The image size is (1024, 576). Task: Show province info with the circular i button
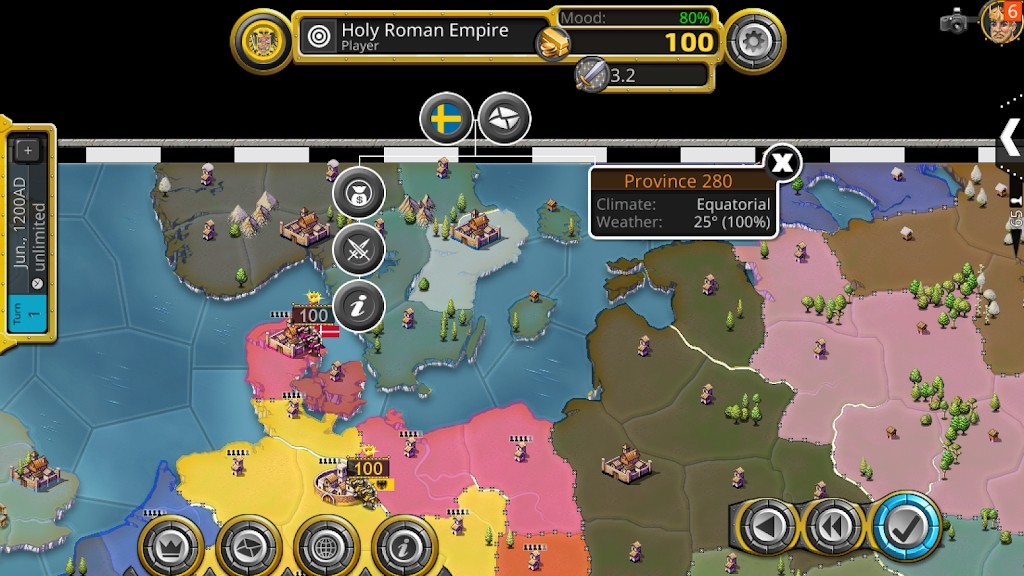coord(358,306)
